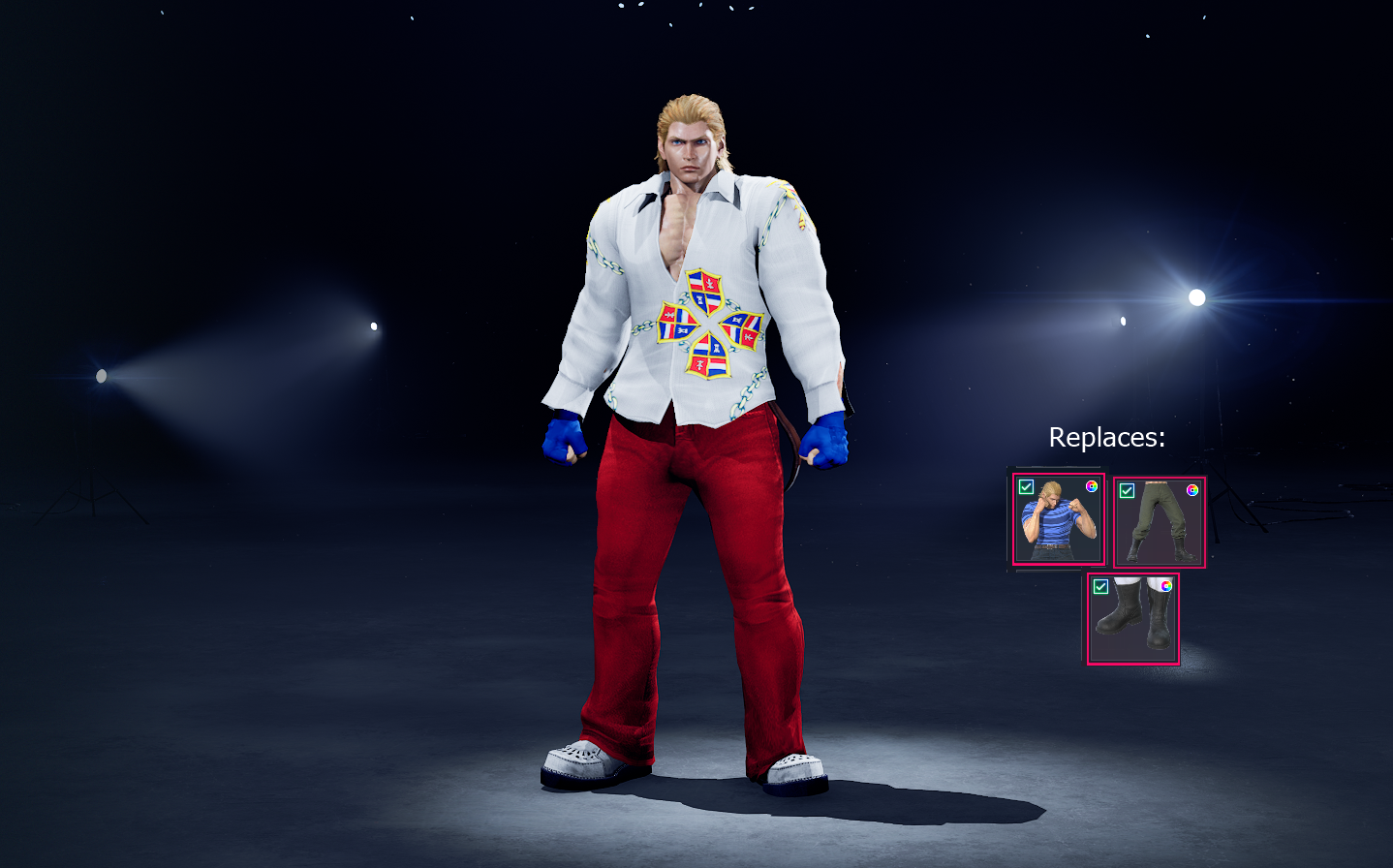
Task: Disable the green pants replacement checkbox
Action: [x=1126, y=489]
